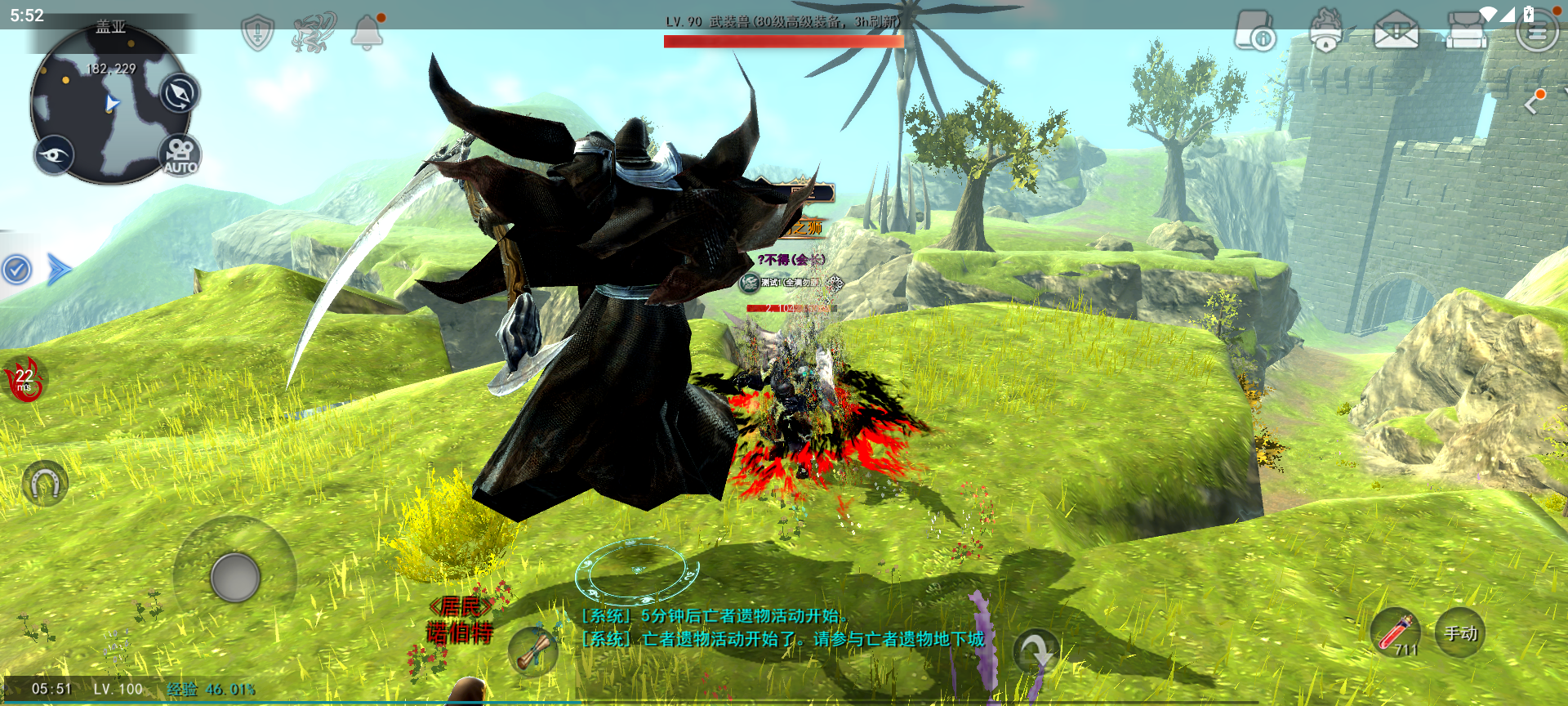The image size is (1568, 706).
Task: Open the backpack inventory
Action: [1466, 31]
